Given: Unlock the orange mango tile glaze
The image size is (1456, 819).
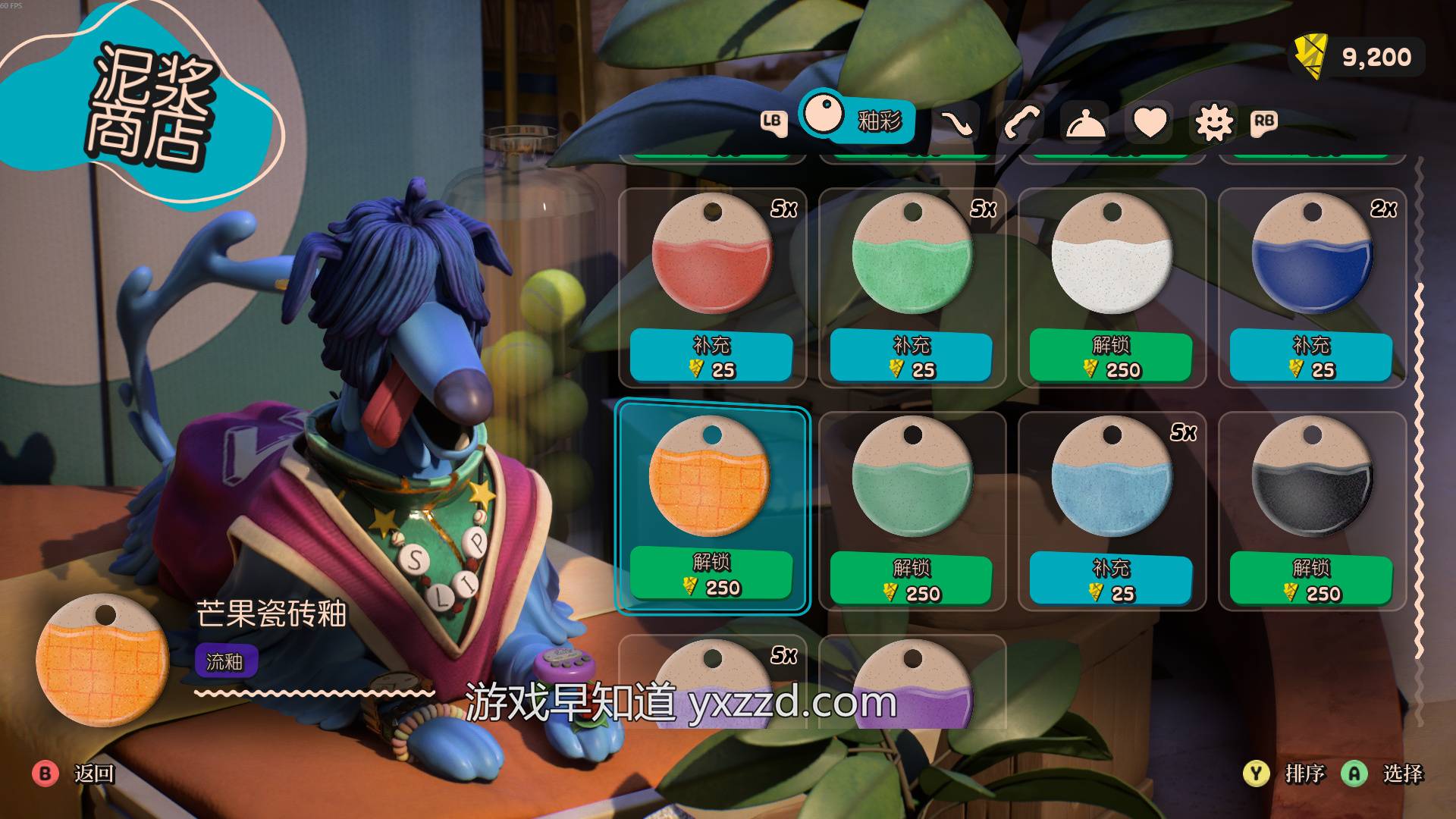Looking at the screenshot, I should pyautogui.click(x=711, y=574).
